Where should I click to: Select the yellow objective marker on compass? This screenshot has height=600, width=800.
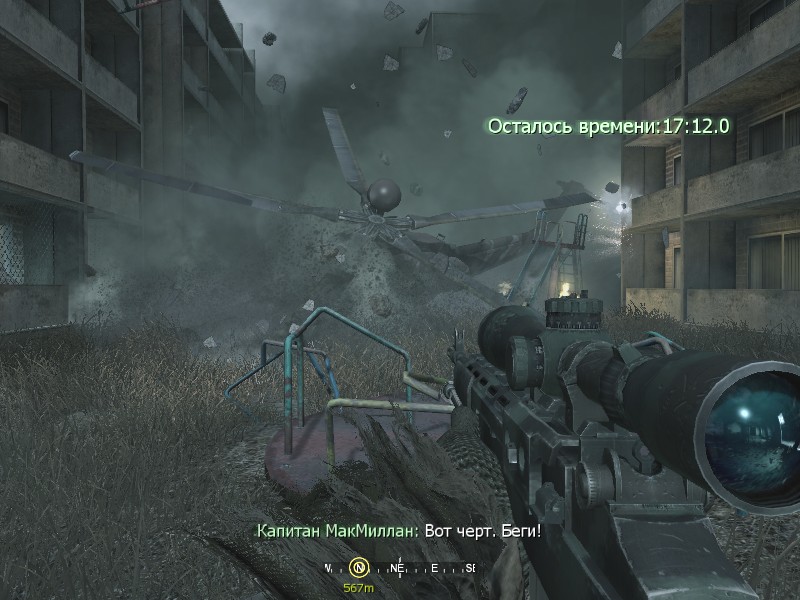click(x=360, y=568)
